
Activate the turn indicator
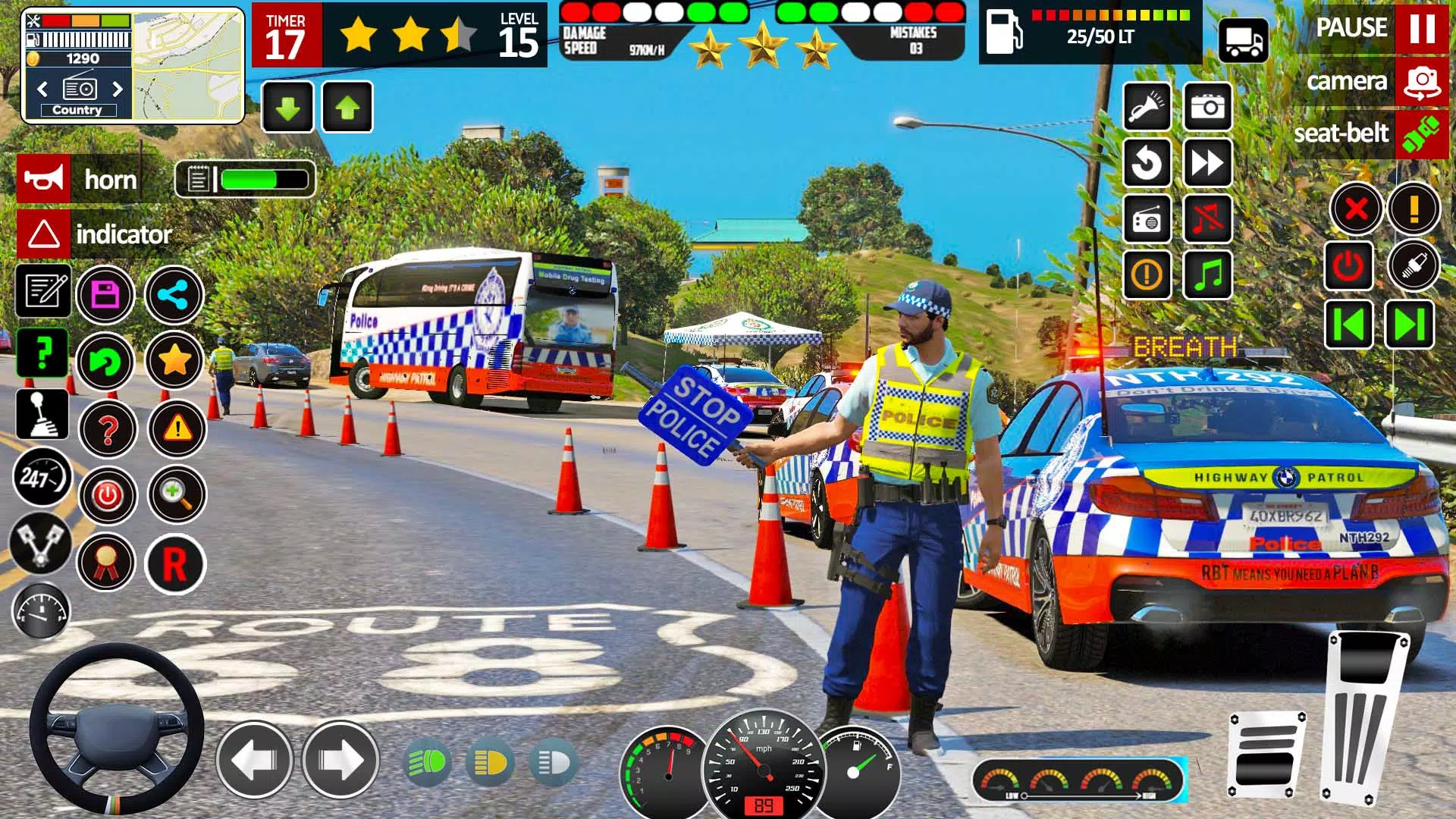[42, 234]
